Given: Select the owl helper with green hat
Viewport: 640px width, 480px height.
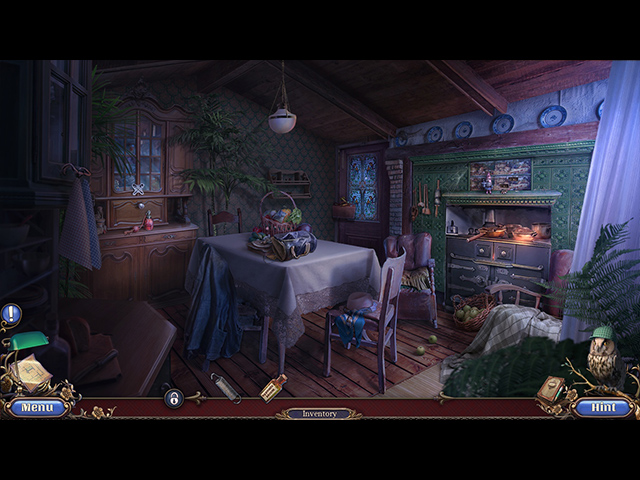Looking at the screenshot, I should pyautogui.click(x=602, y=353).
